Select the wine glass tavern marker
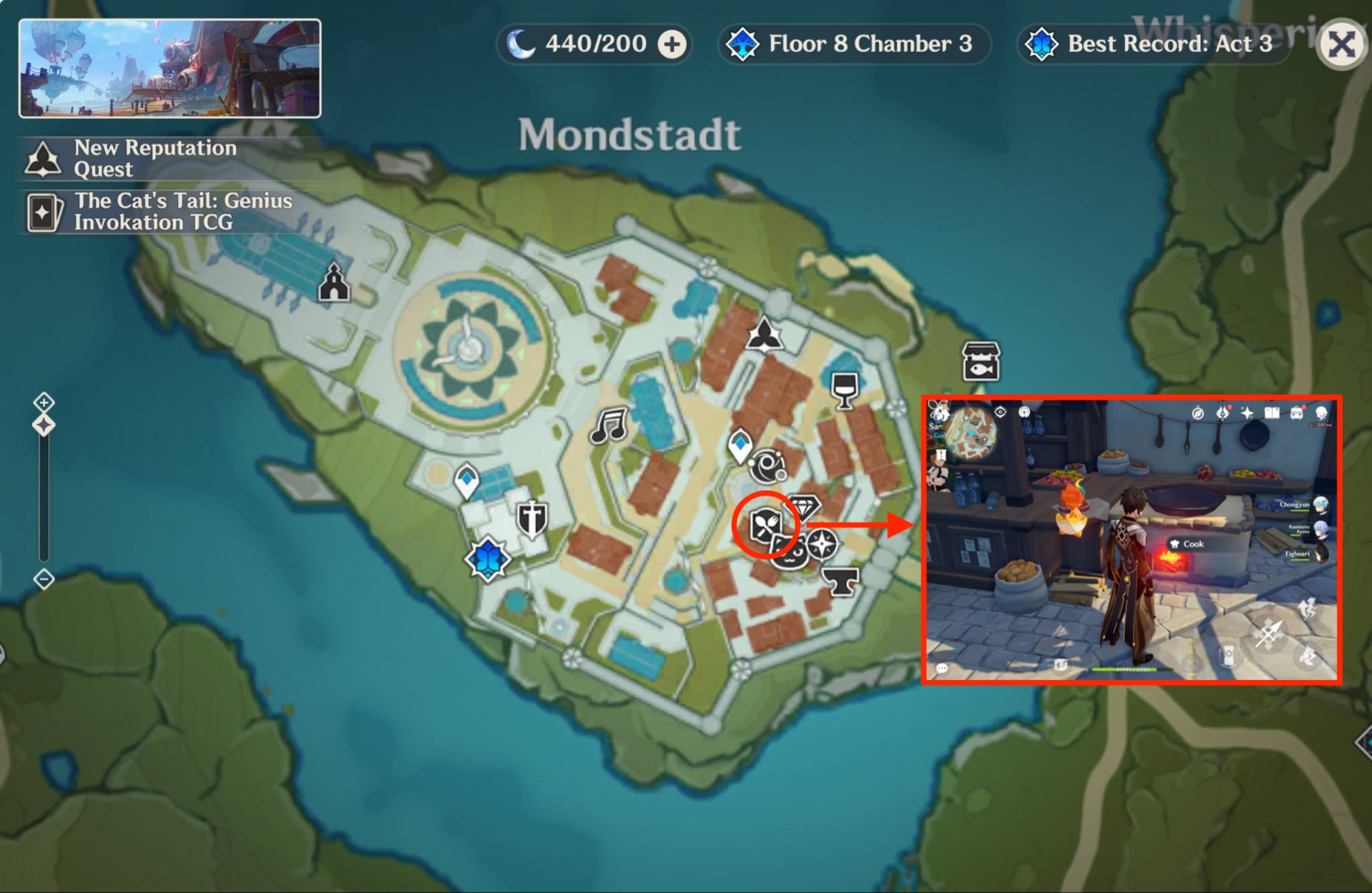 coord(845,390)
